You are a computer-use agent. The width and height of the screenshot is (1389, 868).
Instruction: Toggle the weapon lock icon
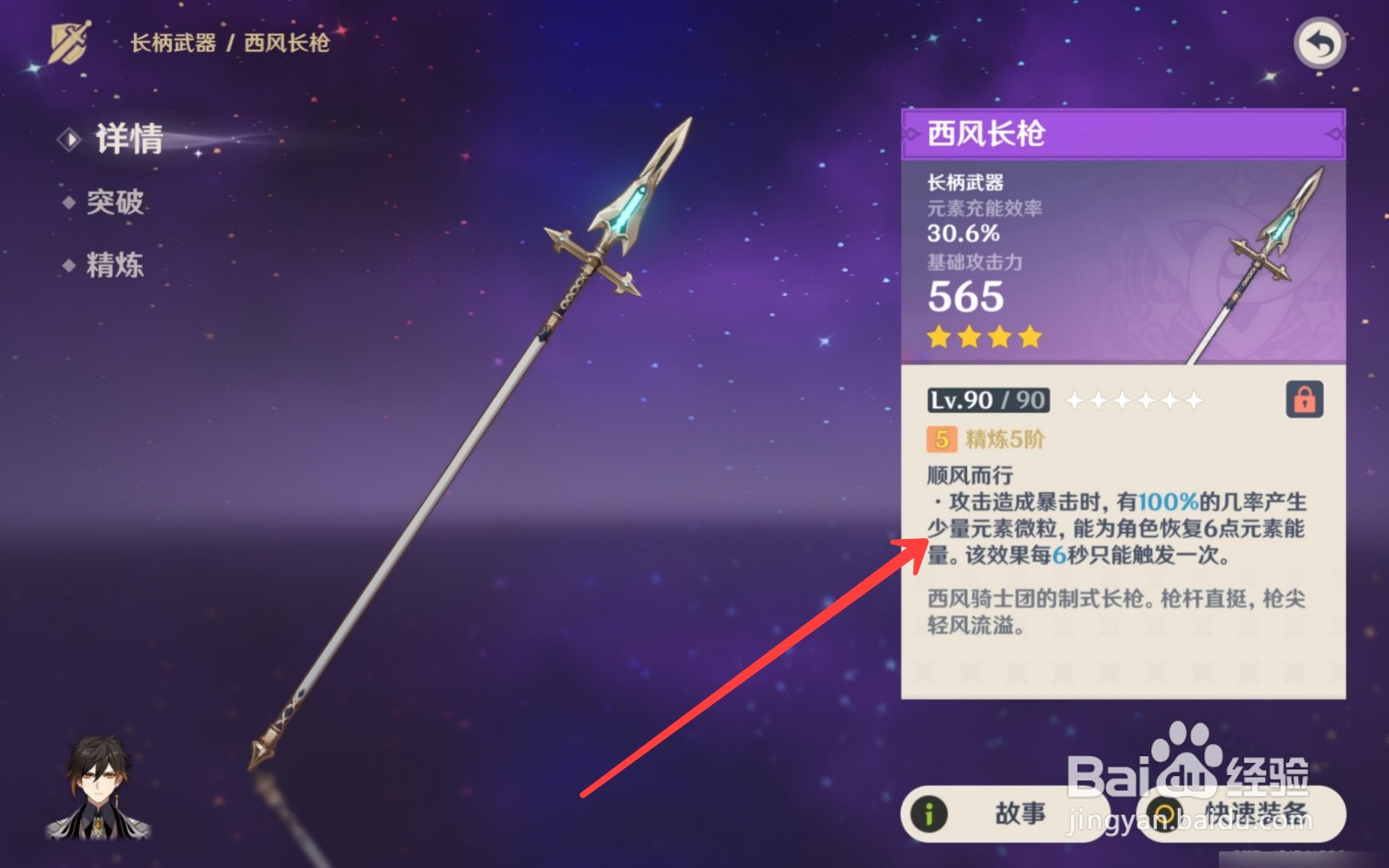(1304, 399)
